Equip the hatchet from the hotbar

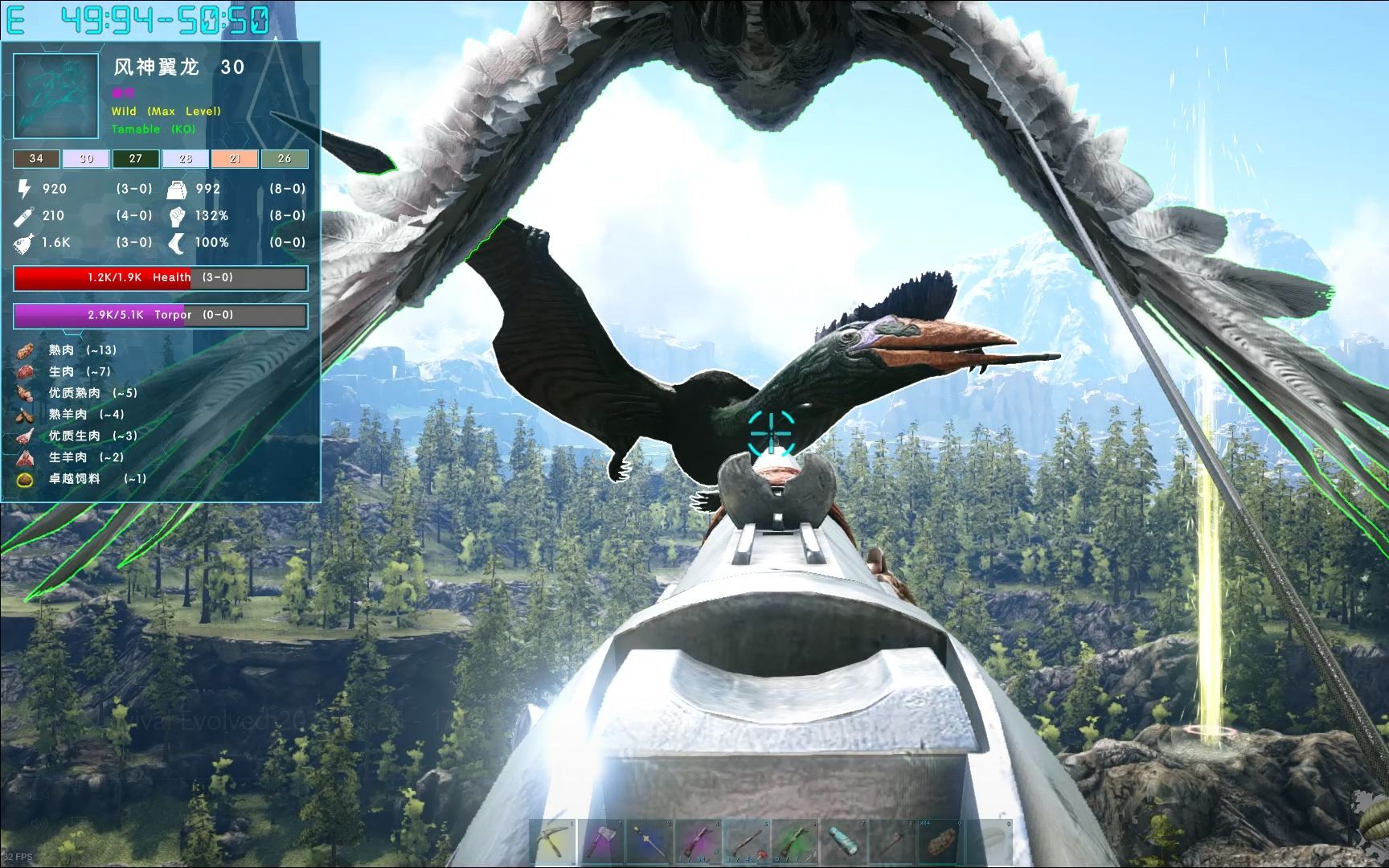pyautogui.click(x=602, y=842)
